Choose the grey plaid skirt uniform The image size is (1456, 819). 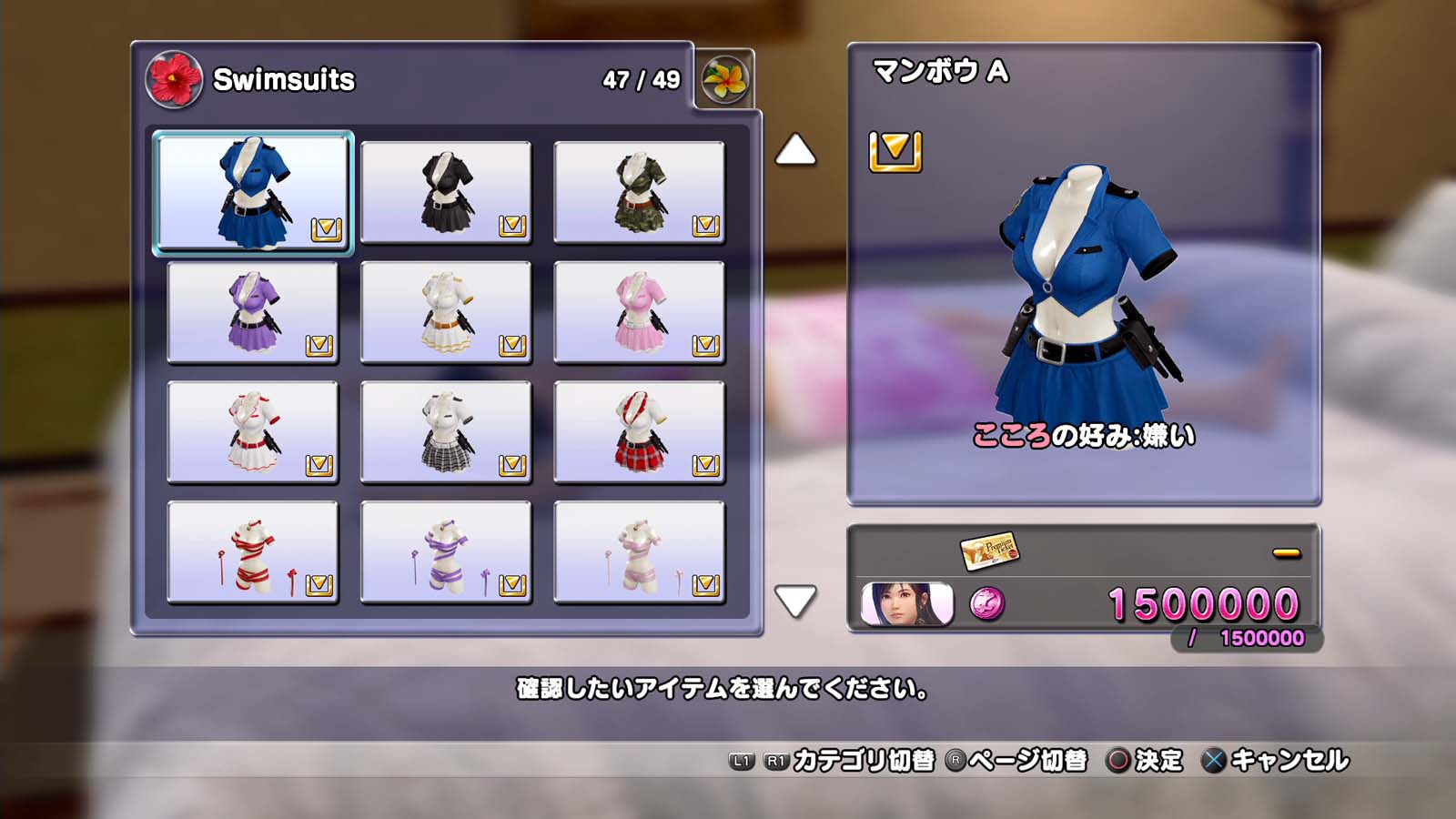(446, 432)
